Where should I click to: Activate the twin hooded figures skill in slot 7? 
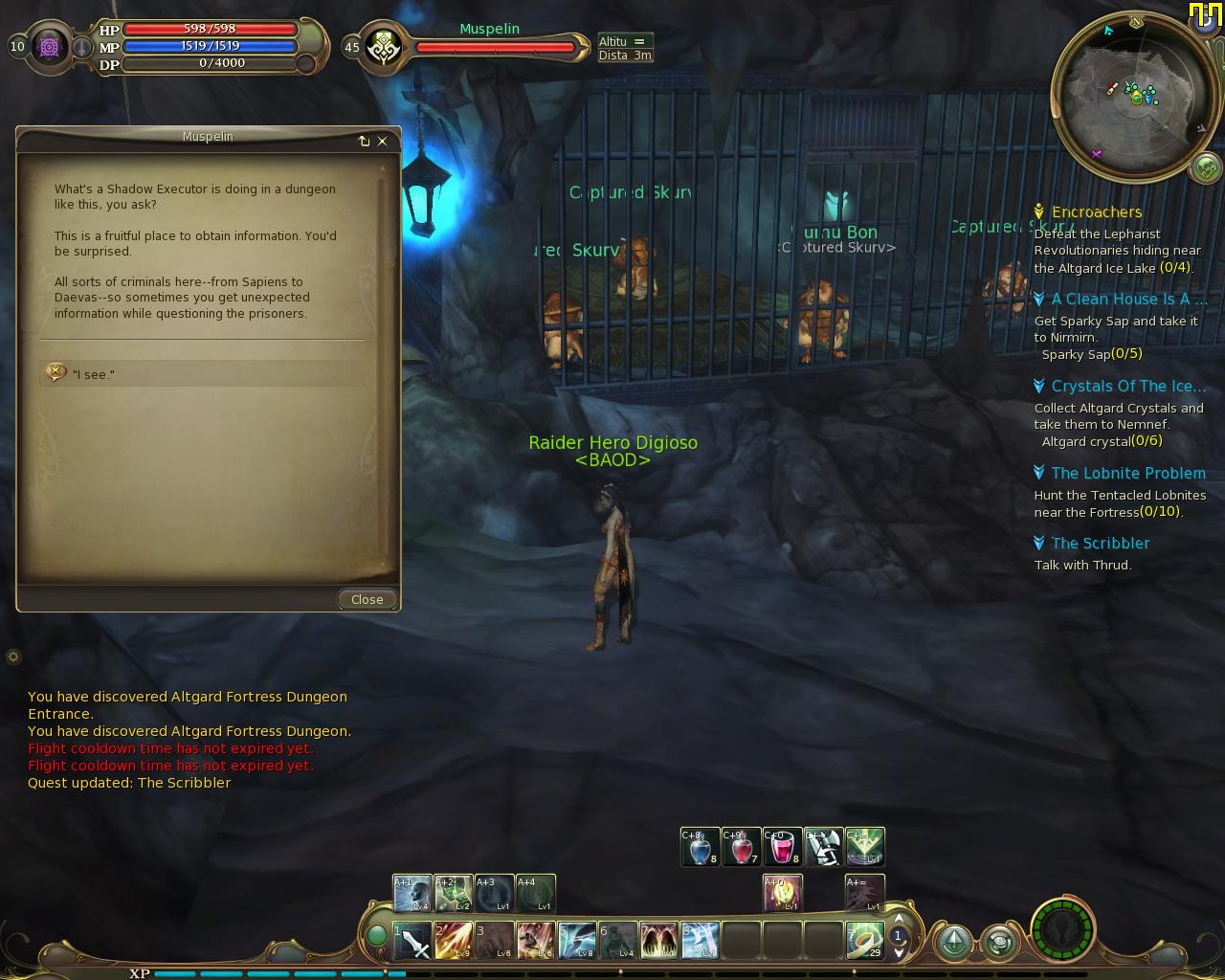[659, 941]
